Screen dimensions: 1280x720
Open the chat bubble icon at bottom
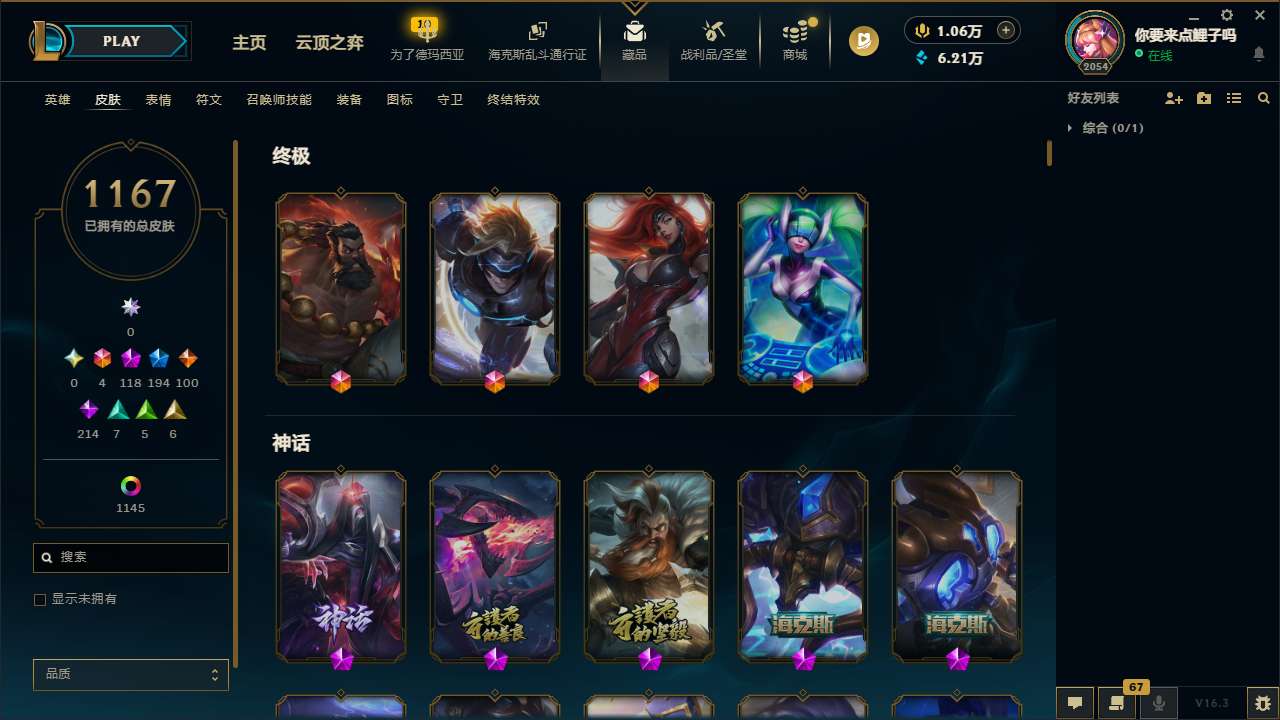(1073, 703)
